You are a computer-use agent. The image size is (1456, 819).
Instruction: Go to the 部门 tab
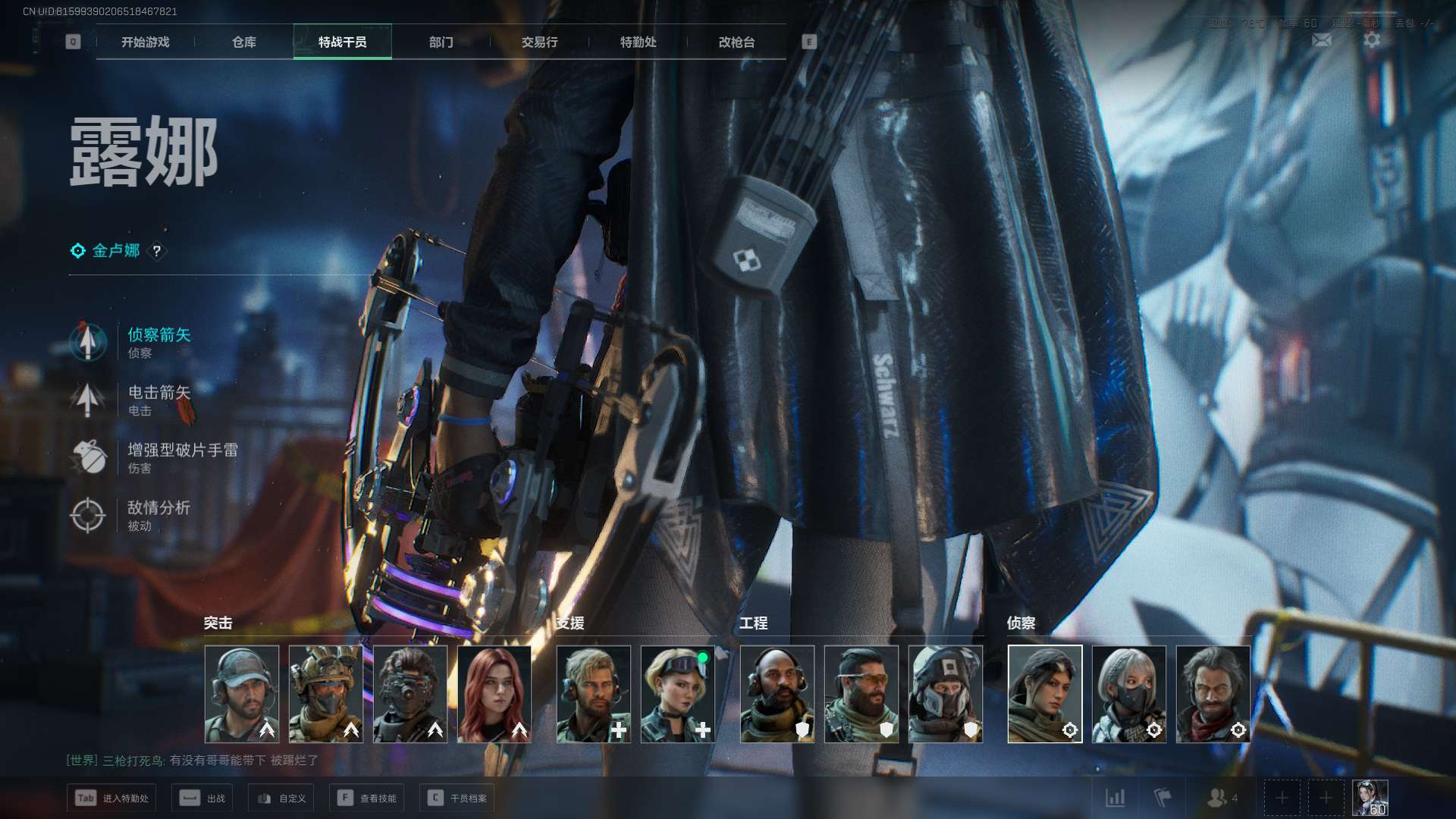tap(441, 42)
